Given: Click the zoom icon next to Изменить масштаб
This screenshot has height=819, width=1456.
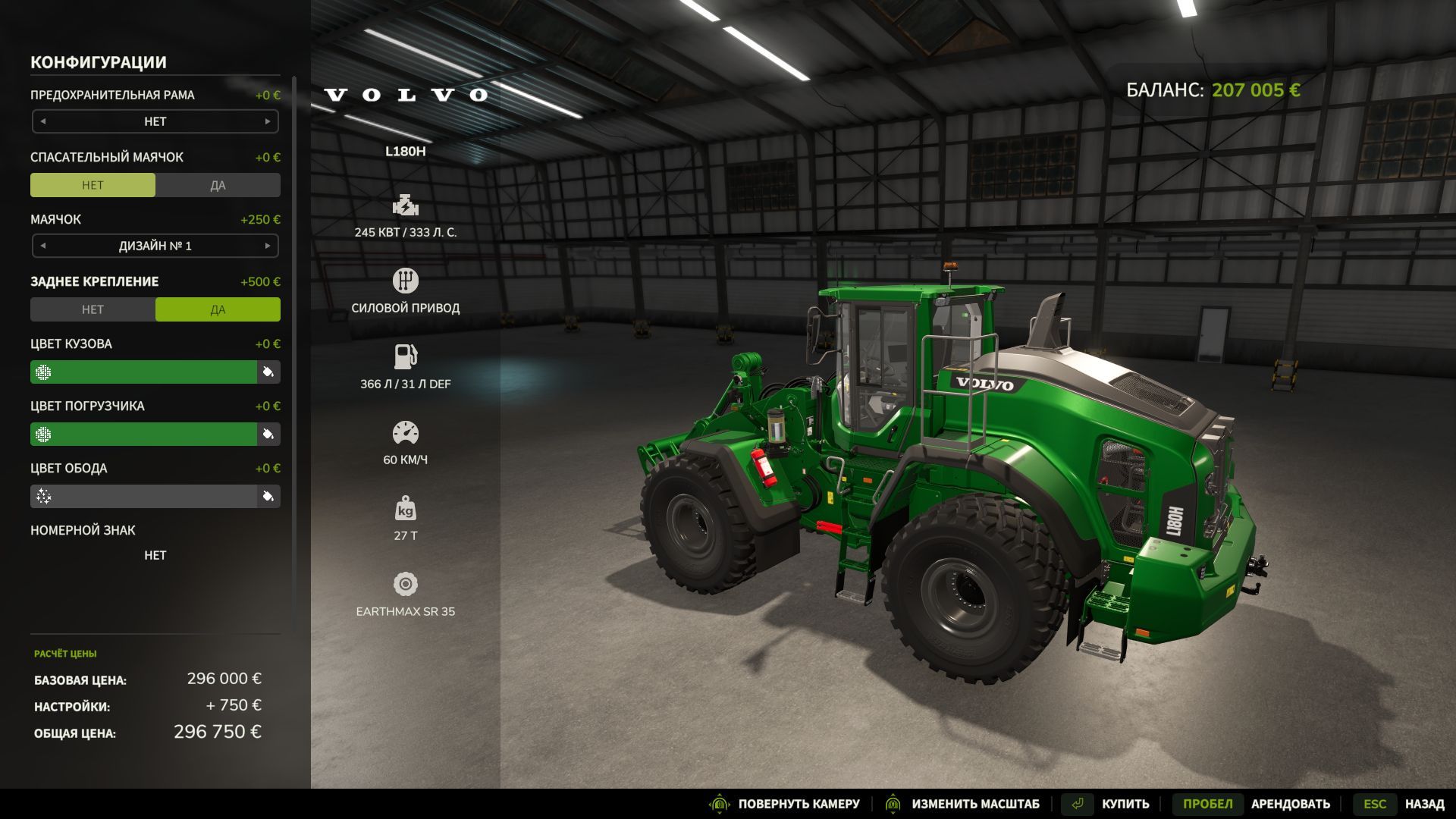Looking at the screenshot, I should (893, 803).
